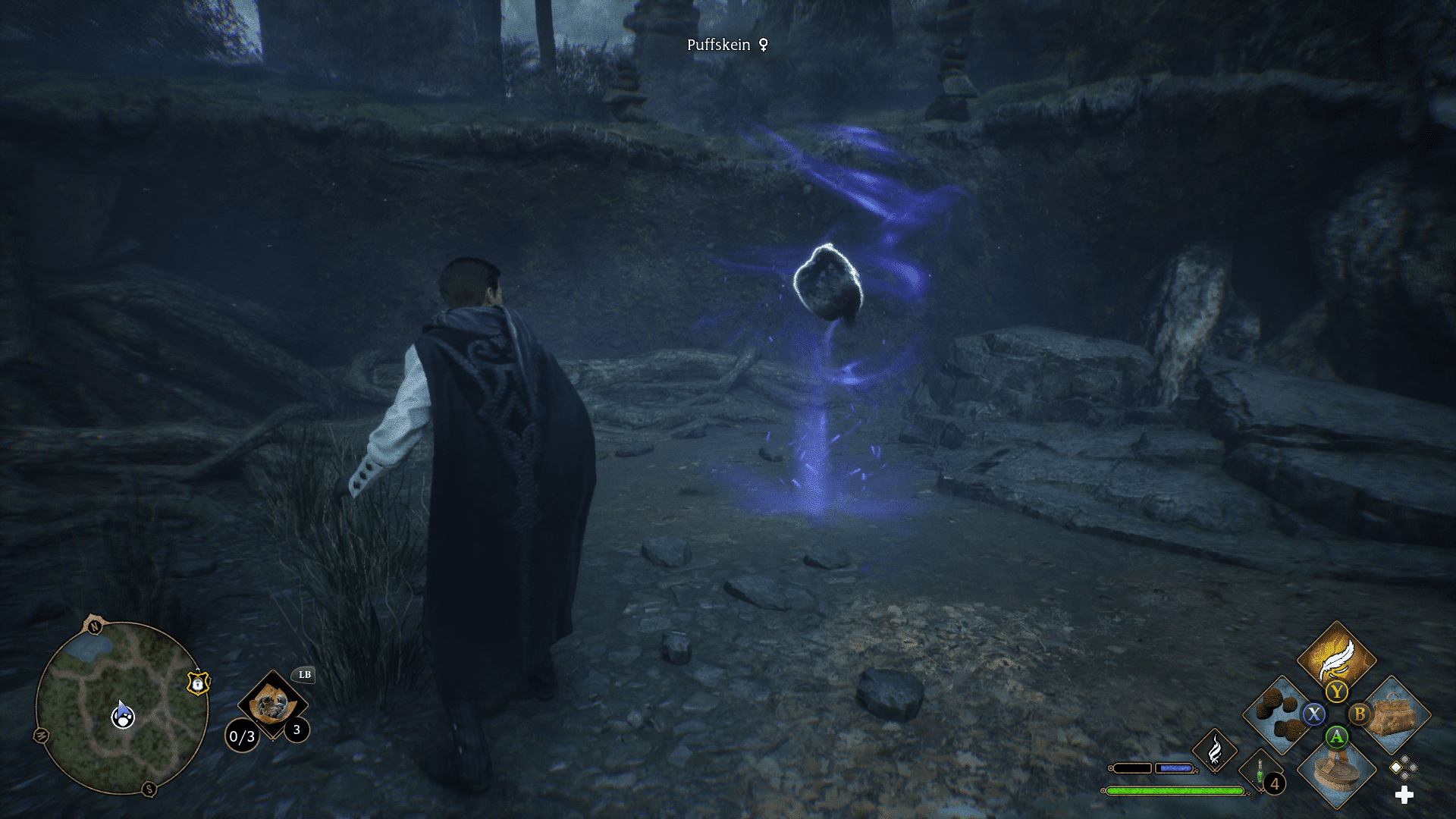Click the white plus d-pad icon
The height and width of the screenshot is (819, 1456).
coord(1404,794)
